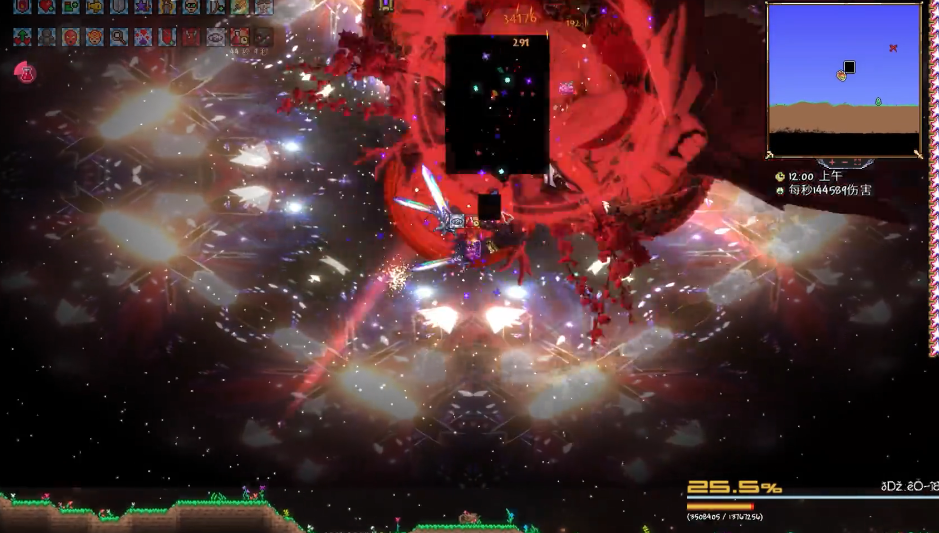Click the gold fish buff icon
The image size is (939, 533).
click(x=95, y=7)
